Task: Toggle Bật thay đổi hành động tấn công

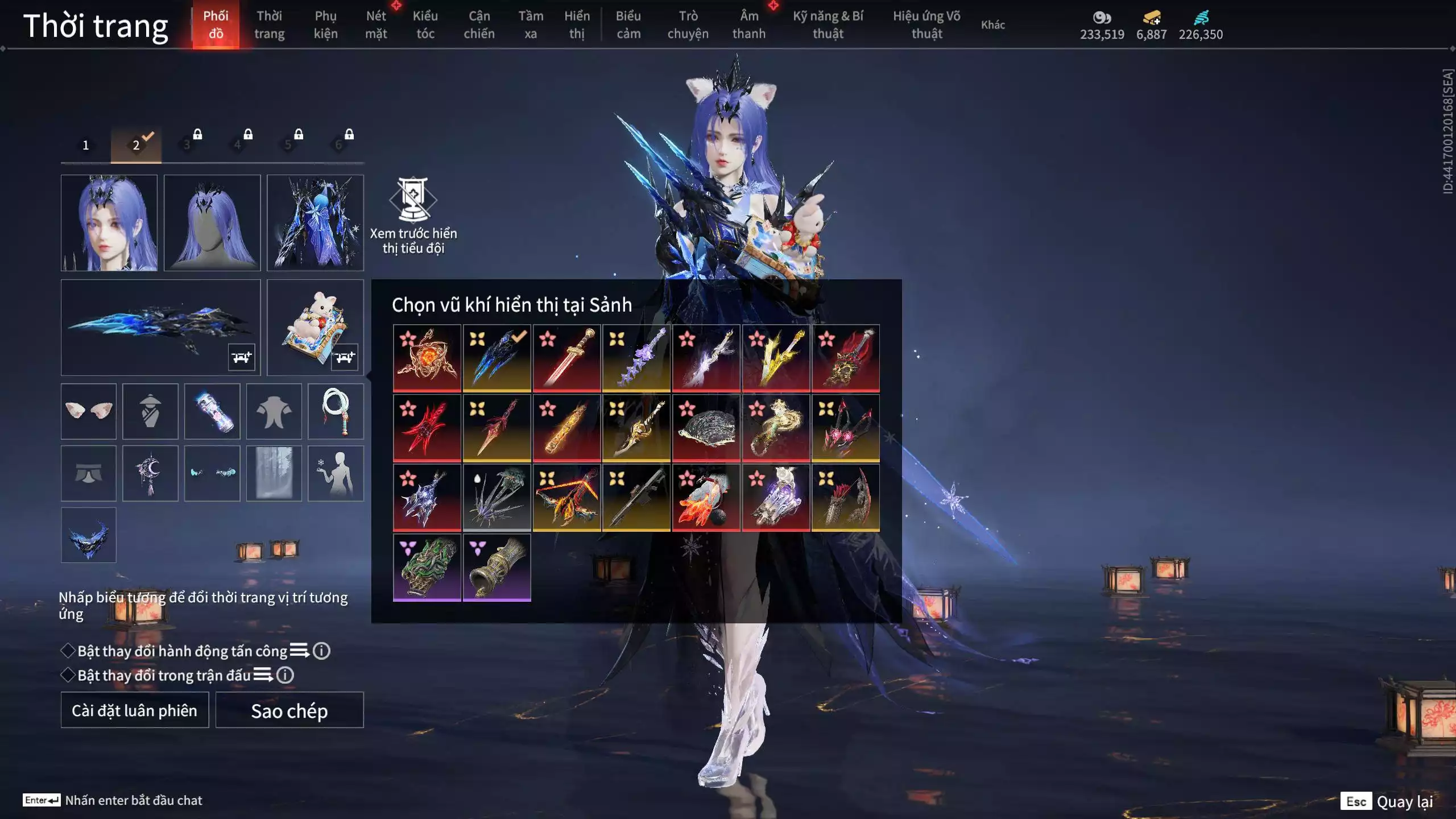Action: tap(68, 651)
